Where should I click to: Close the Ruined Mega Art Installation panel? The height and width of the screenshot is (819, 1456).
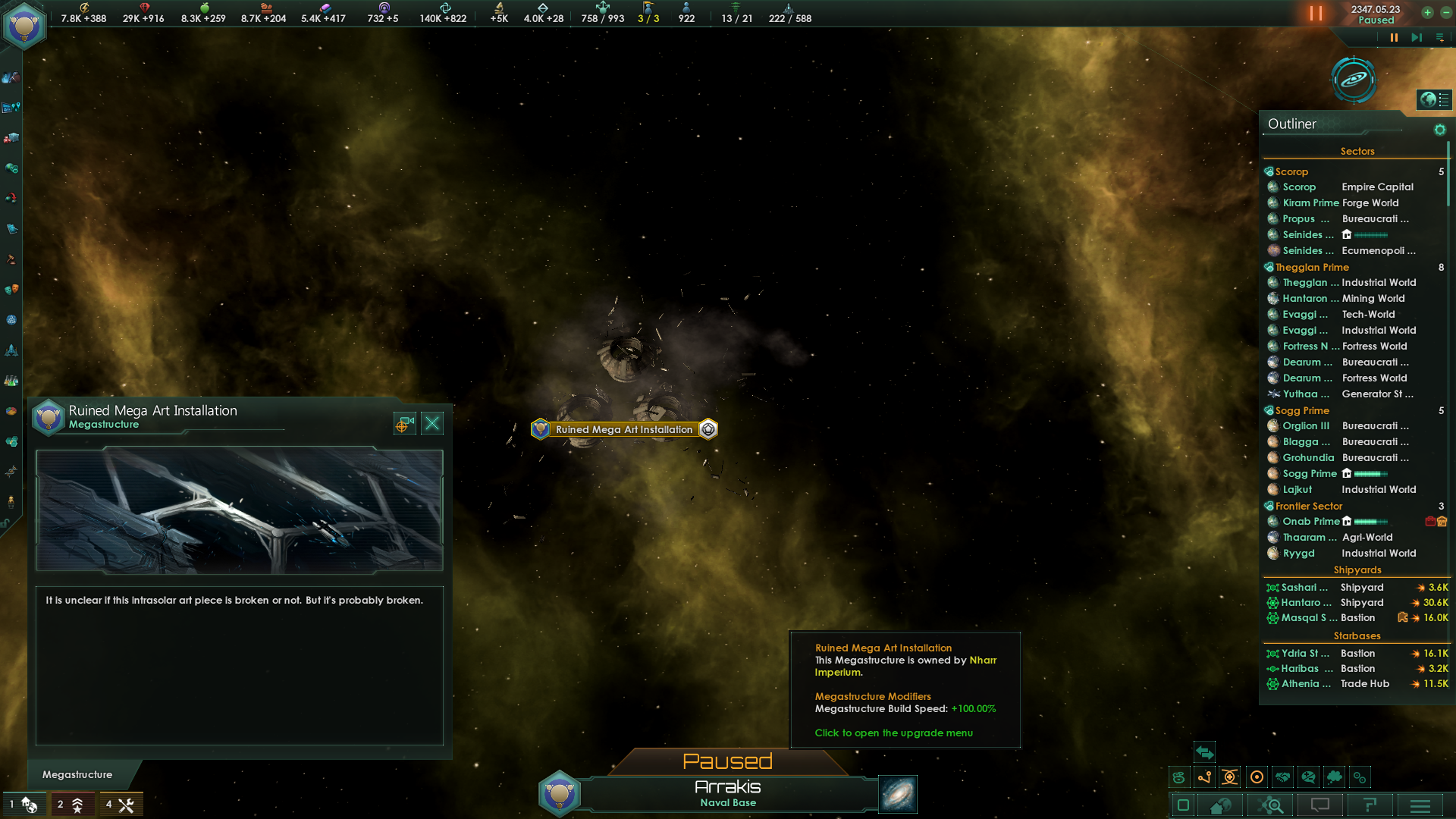(x=432, y=423)
